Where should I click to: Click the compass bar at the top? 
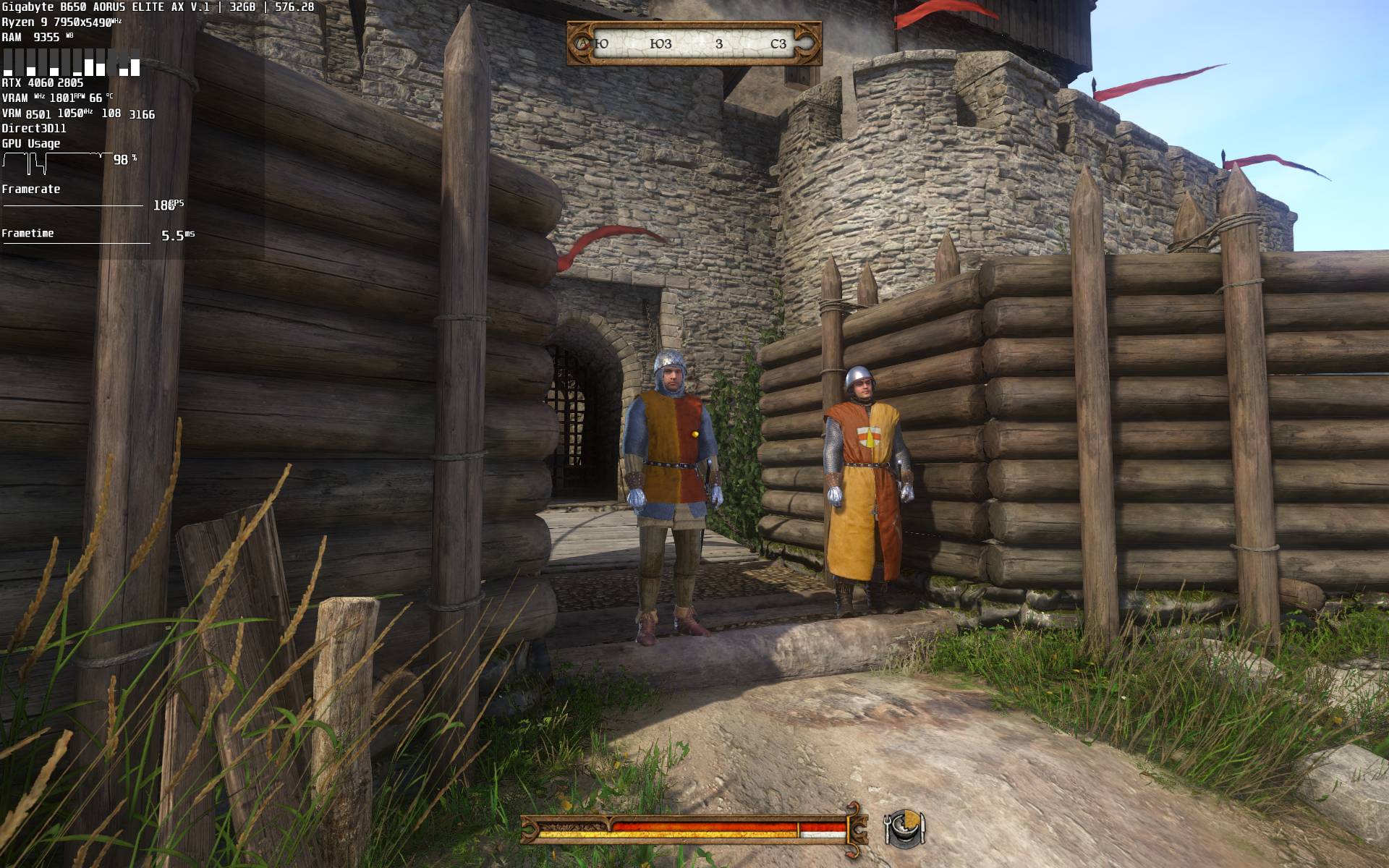point(694,43)
